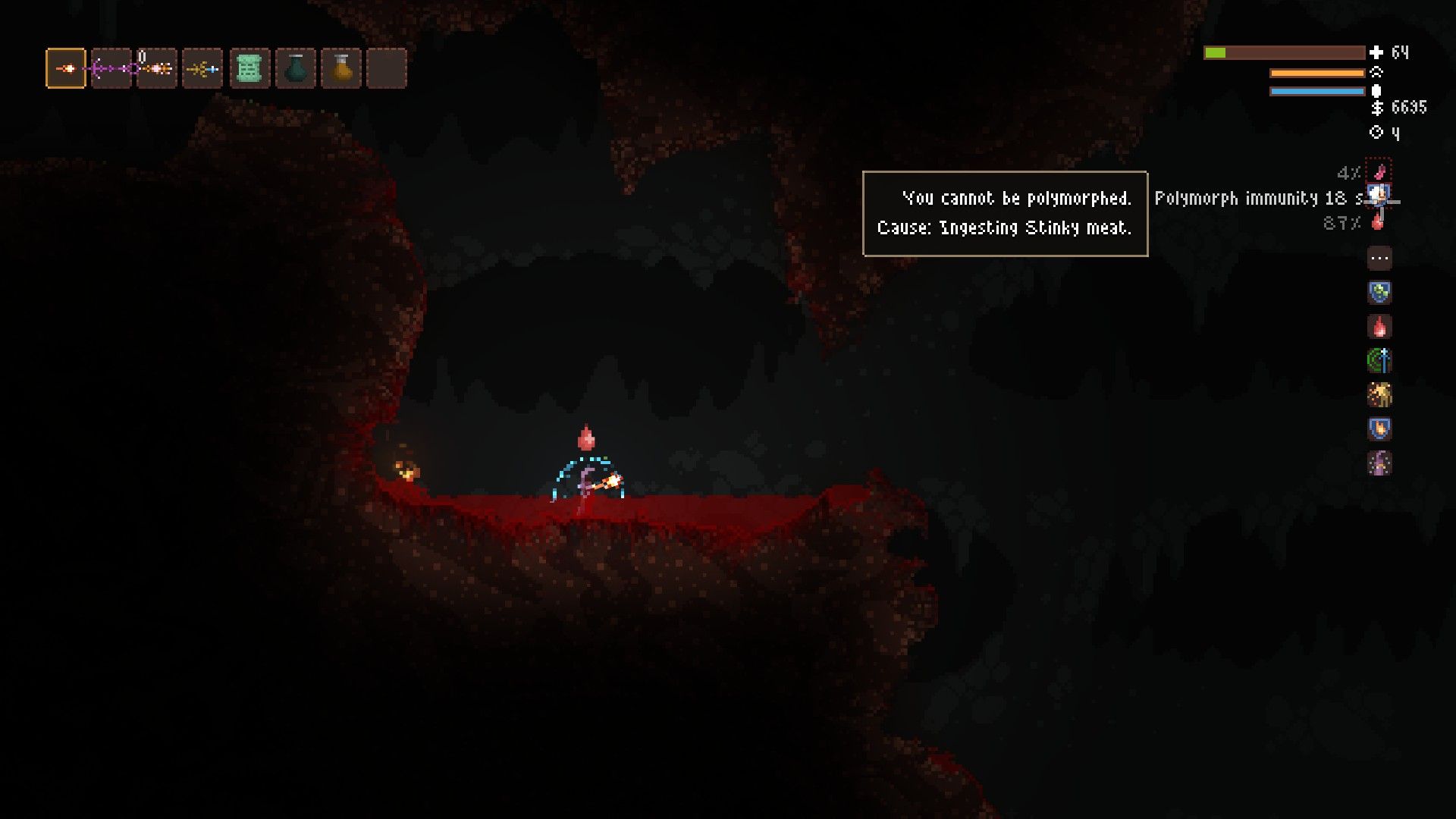Select the green shield perk icon
The width and height of the screenshot is (1456, 819).
tap(1380, 293)
